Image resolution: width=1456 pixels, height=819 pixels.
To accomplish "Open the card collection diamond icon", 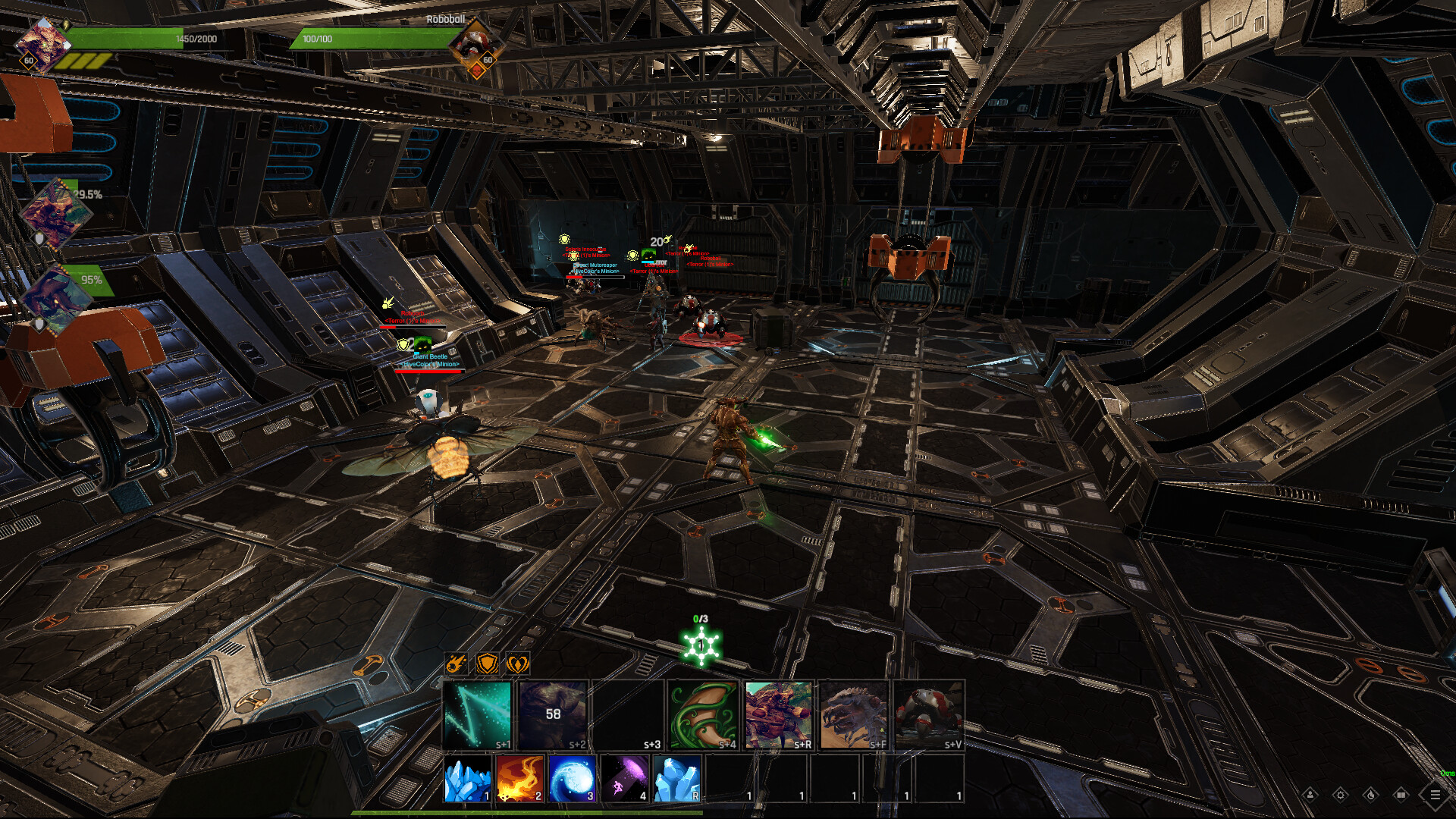I will (x=1402, y=795).
